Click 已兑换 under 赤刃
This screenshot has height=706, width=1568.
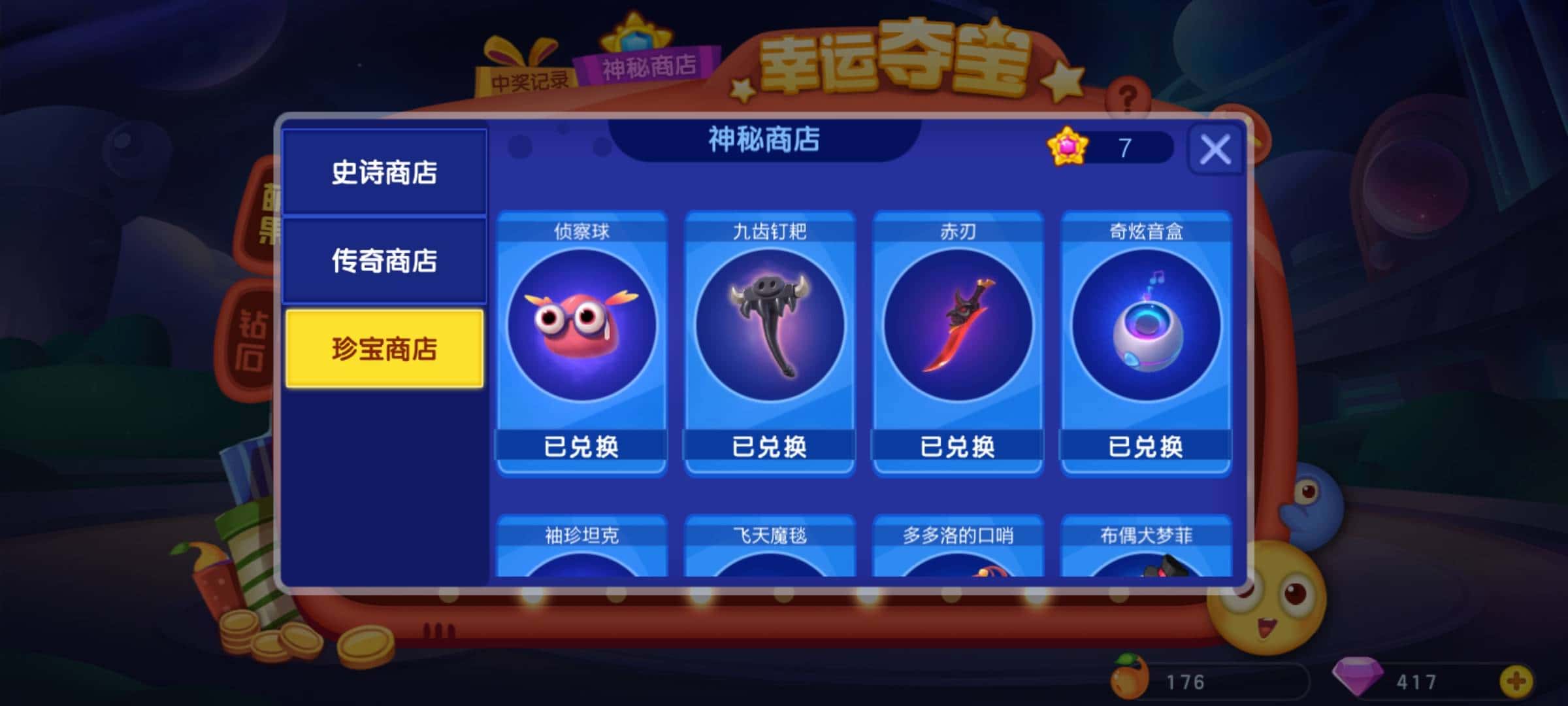pos(958,448)
